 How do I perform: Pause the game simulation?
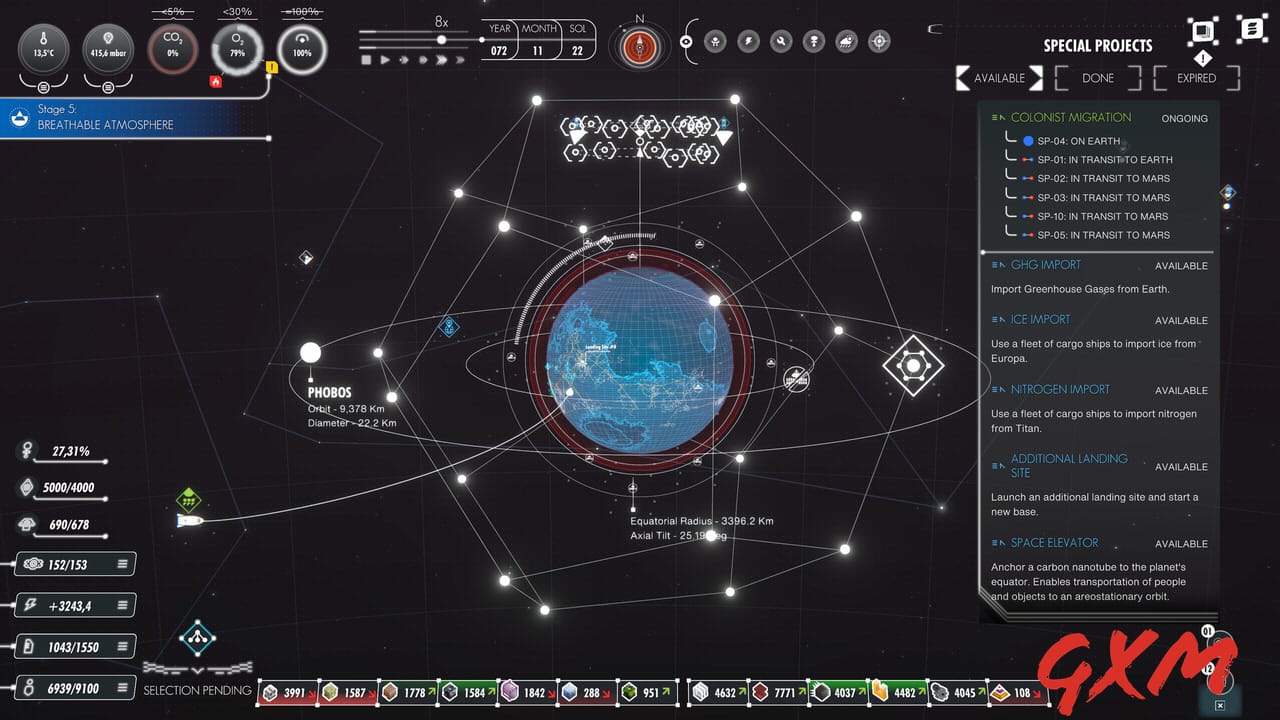(x=366, y=60)
